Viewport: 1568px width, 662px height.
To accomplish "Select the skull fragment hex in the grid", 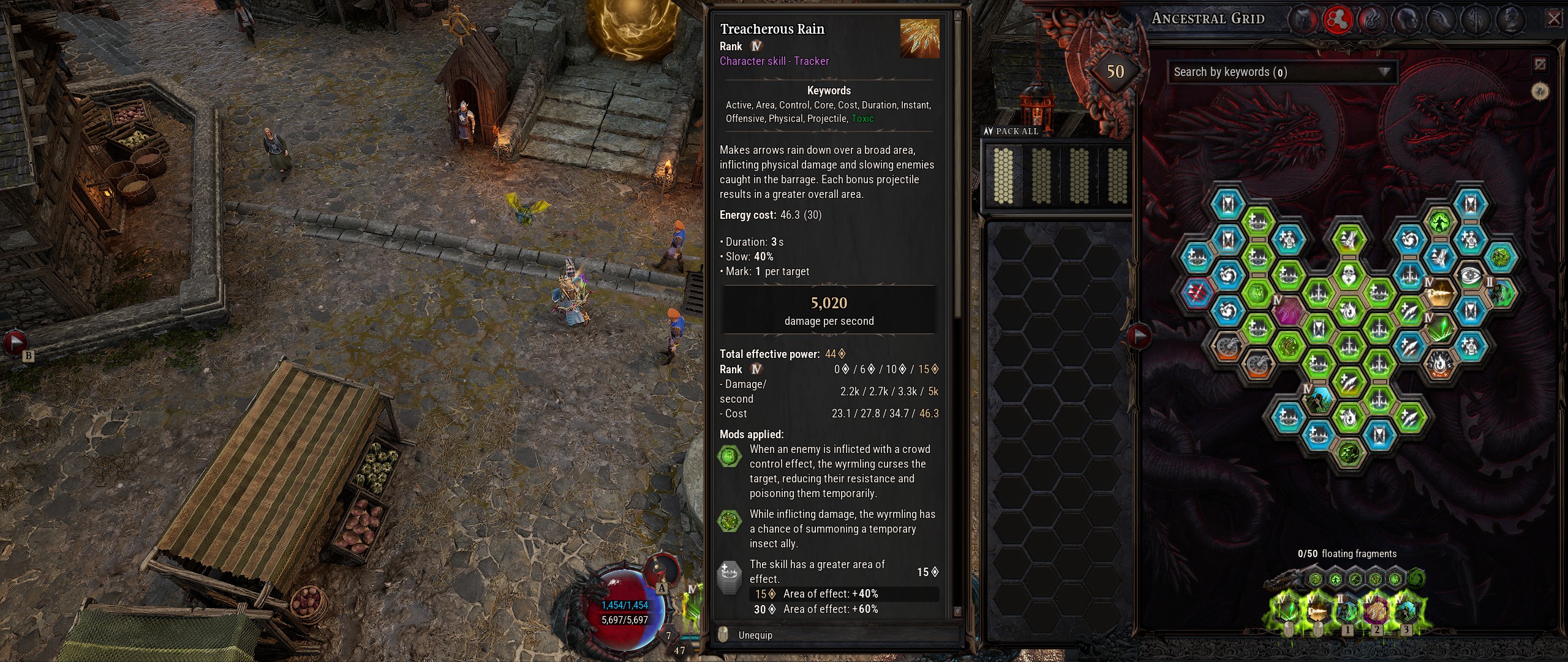I will click(x=1348, y=275).
